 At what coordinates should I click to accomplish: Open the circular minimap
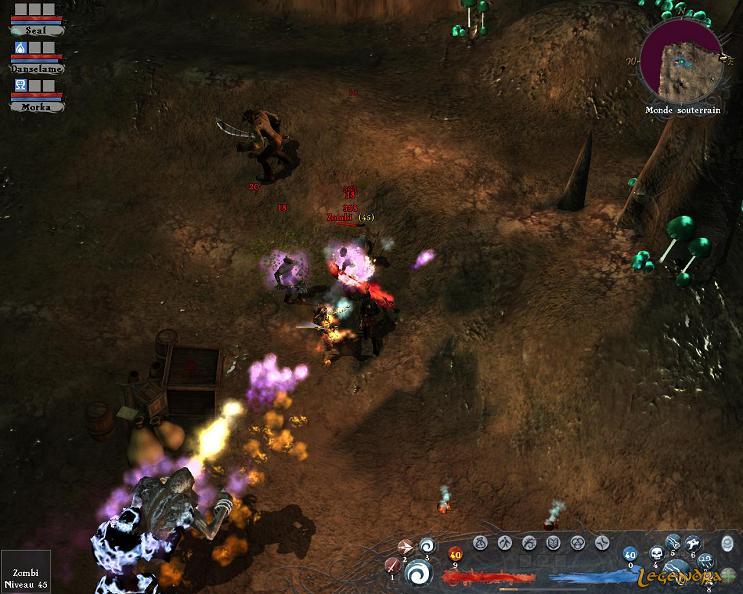click(681, 59)
